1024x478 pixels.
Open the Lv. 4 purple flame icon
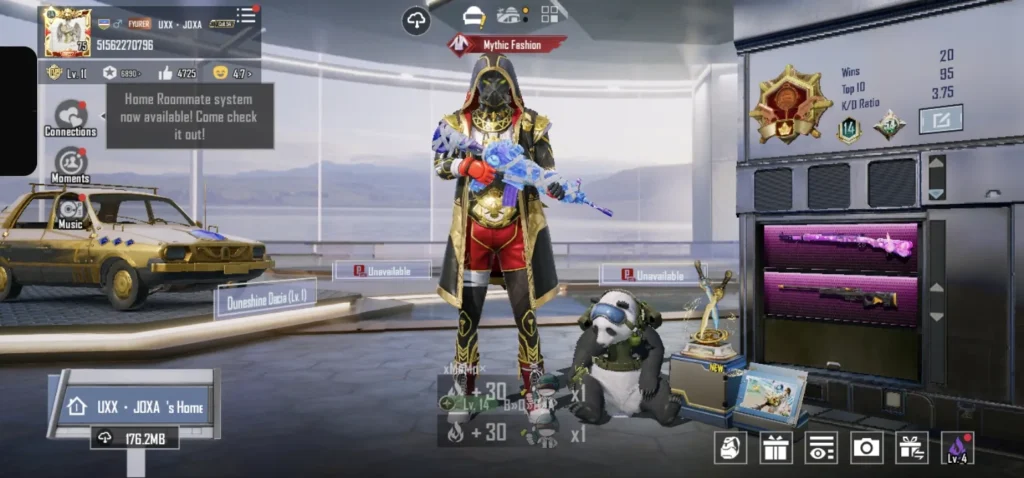pyautogui.click(x=957, y=447)
